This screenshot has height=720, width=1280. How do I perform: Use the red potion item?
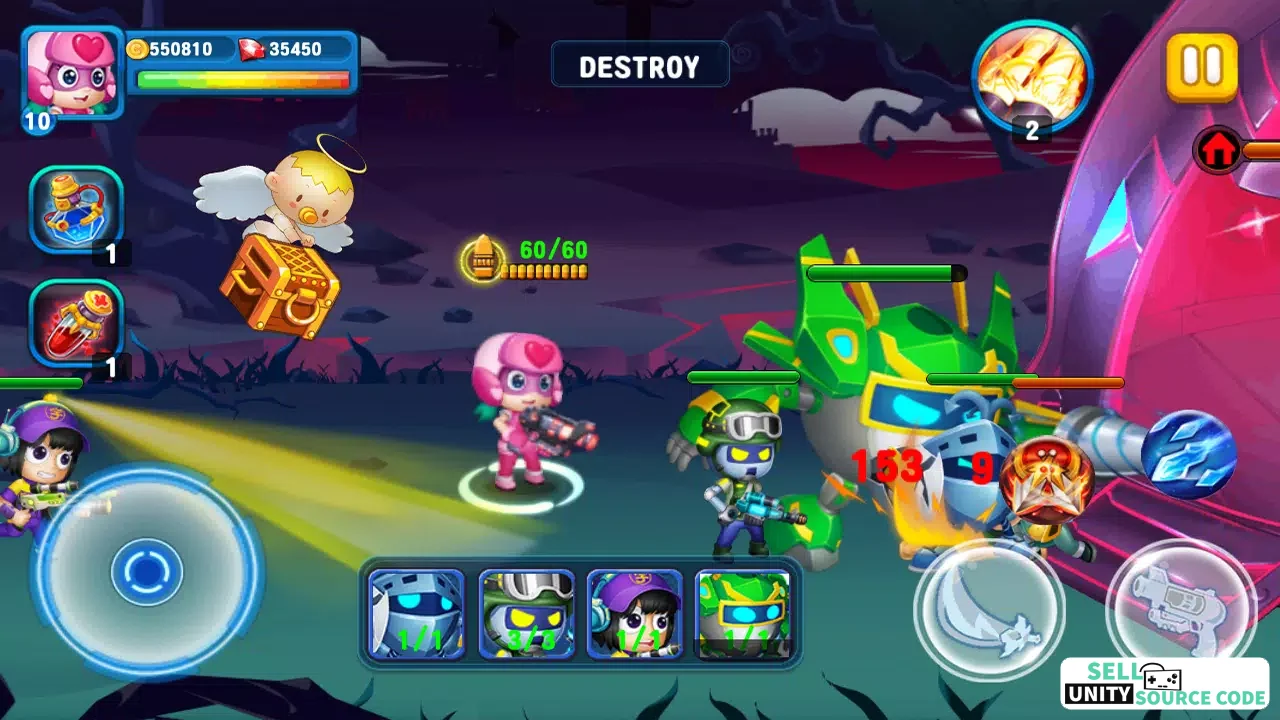click(76, 322)
